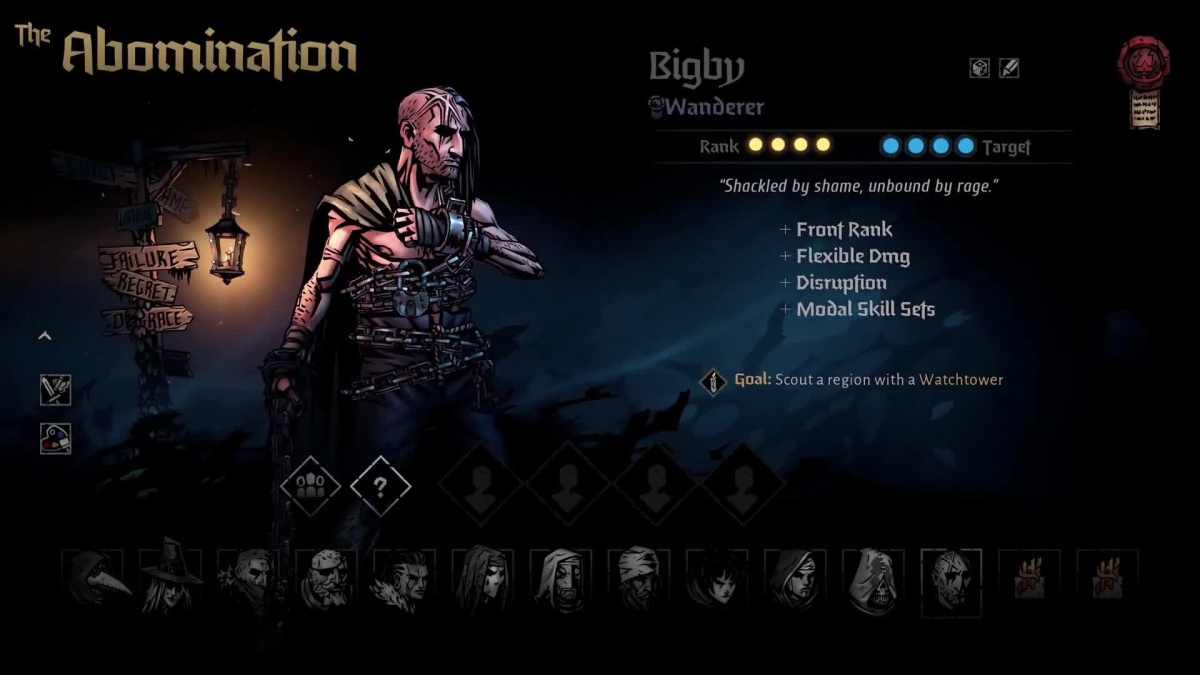This screenshot has height=675, width=1200.
Task: Click the candle Goal icon
Action: (x=712, y=381)
